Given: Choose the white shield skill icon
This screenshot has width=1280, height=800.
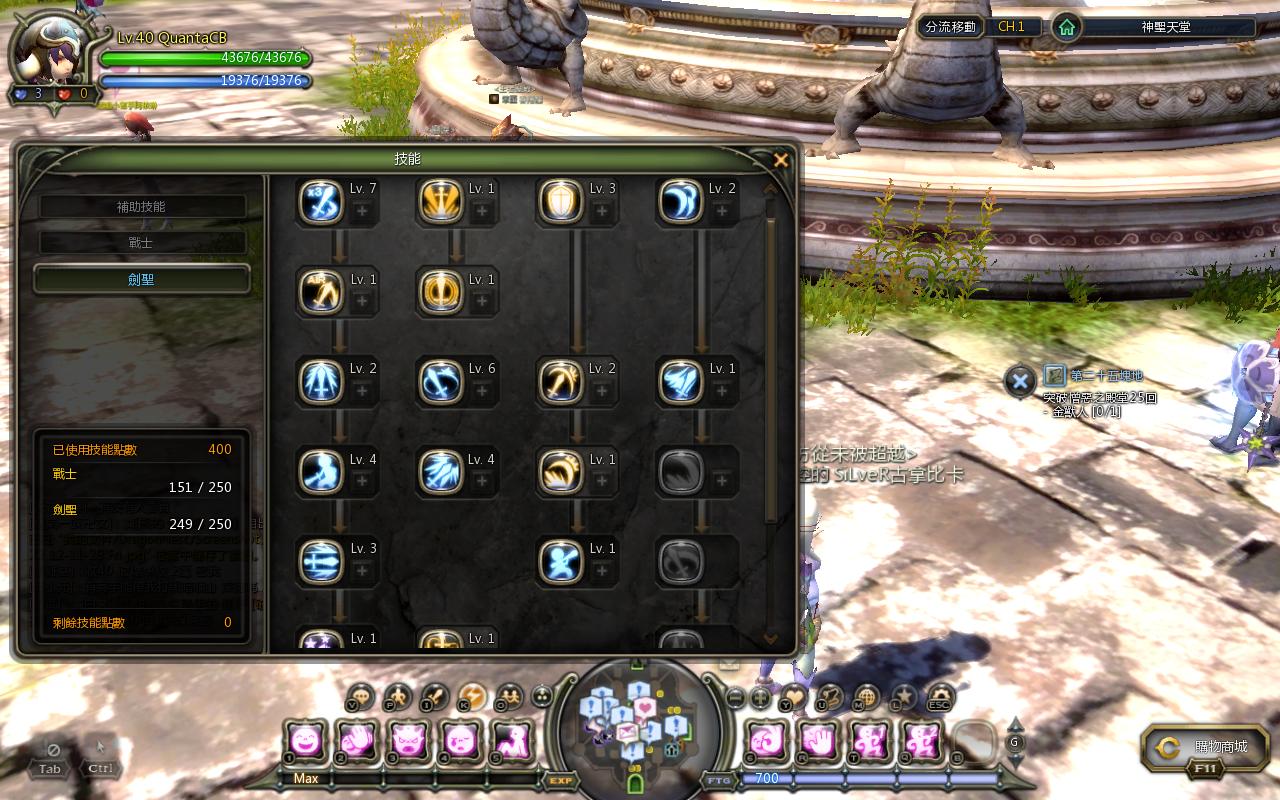Looking at the screenshot, I should 560,202.
